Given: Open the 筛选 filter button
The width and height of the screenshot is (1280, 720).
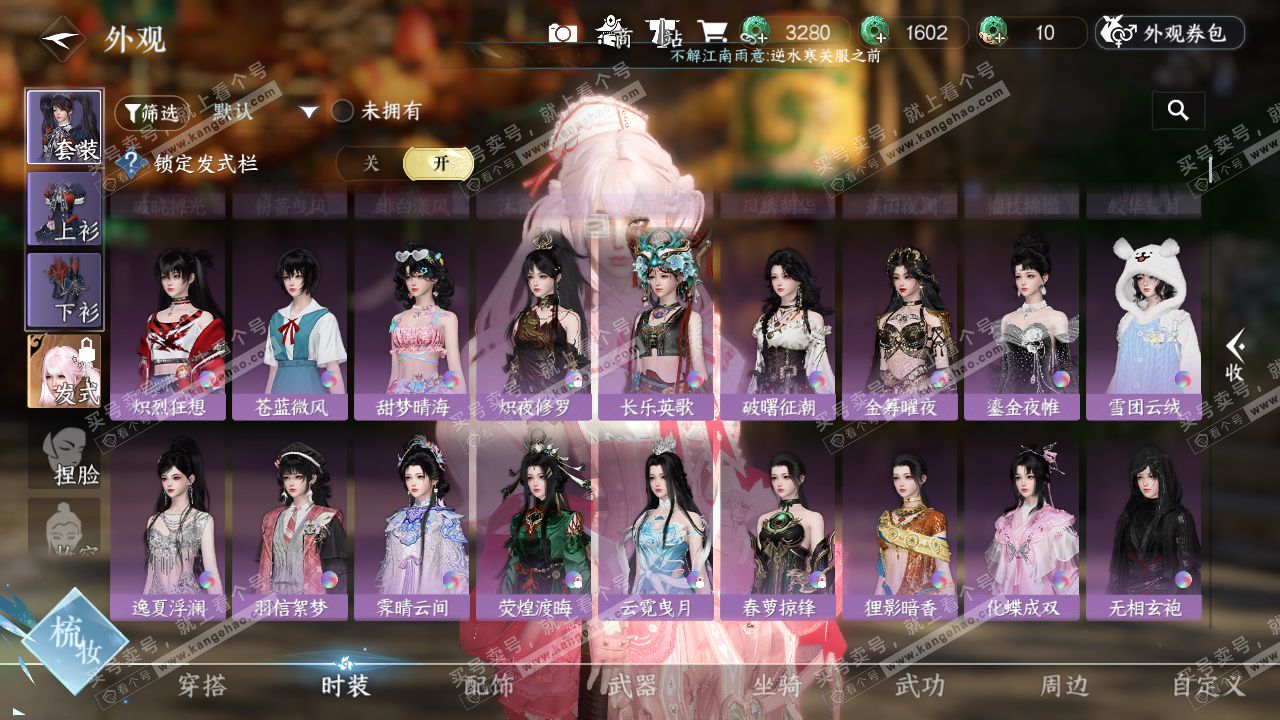Looking at the screenshot, I should coord(150,112).
